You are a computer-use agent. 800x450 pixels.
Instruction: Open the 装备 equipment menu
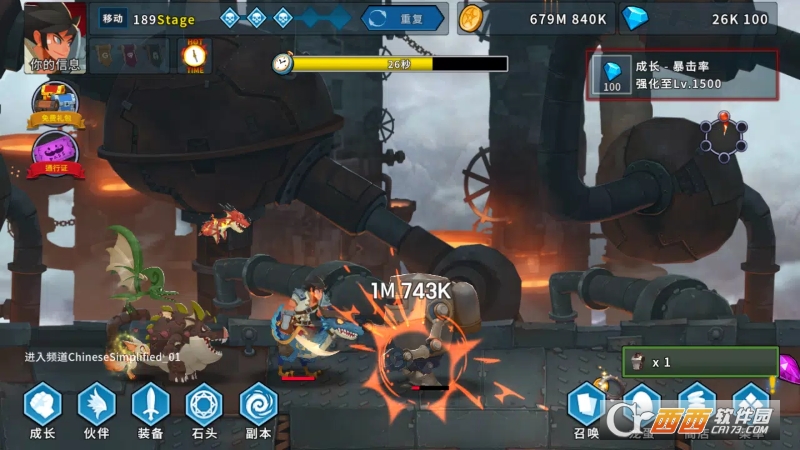(151, 410)
